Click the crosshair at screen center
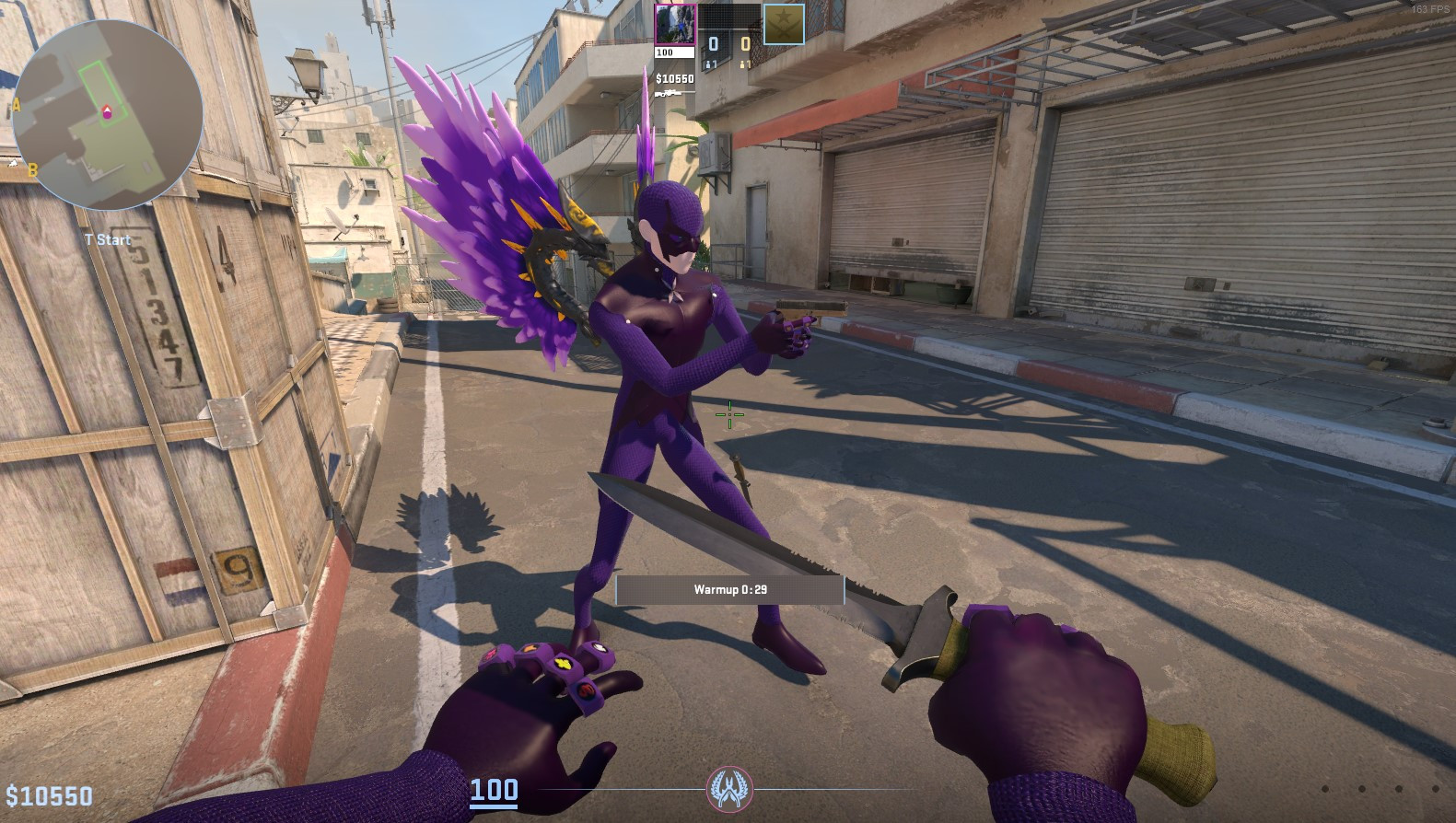 [728, 415]
